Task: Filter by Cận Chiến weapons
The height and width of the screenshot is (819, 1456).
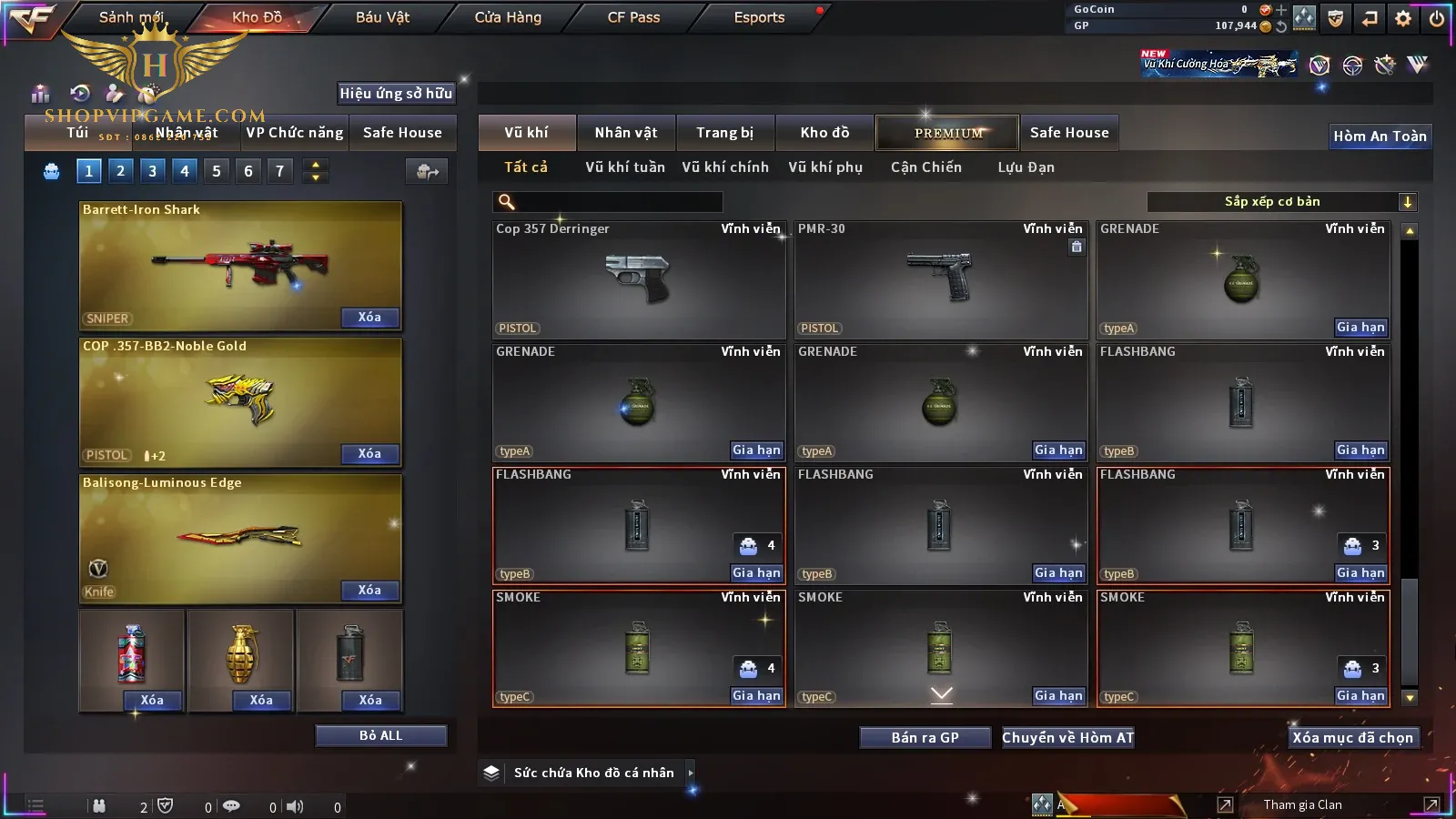Action: pyautogui.click(x=925, y=167)
